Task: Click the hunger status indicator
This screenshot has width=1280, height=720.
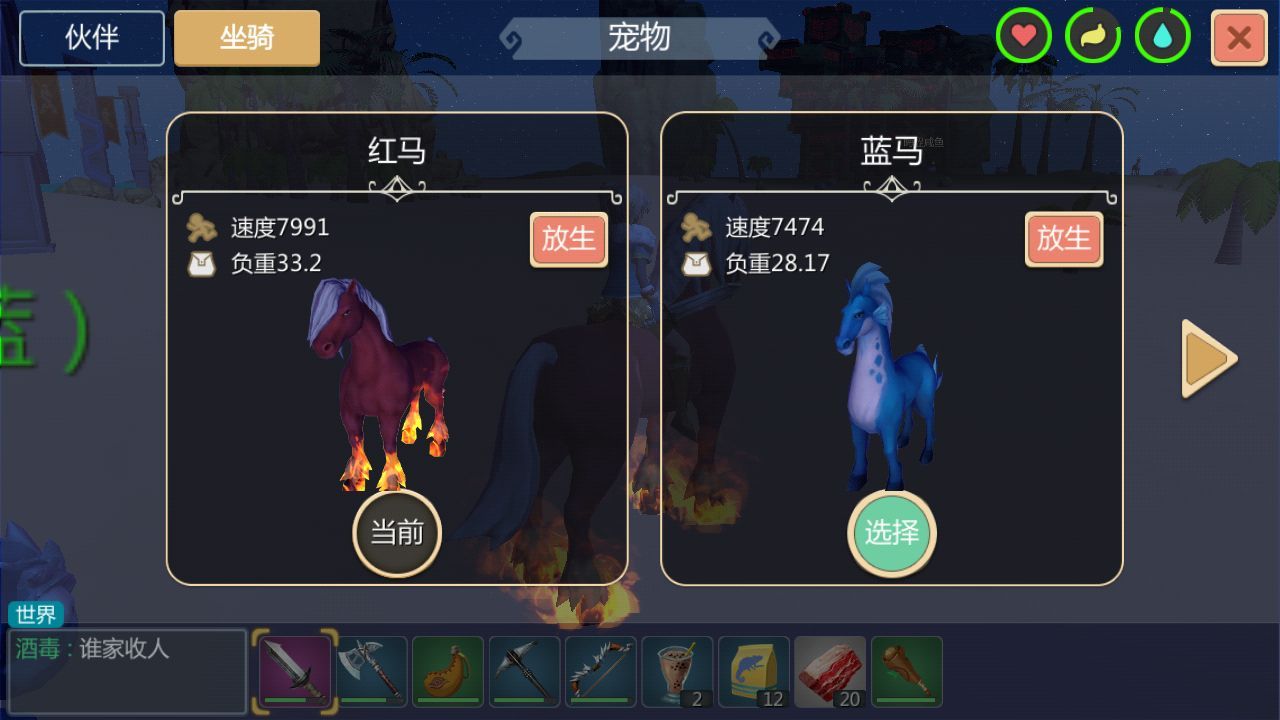Action: click(1092, 38)
